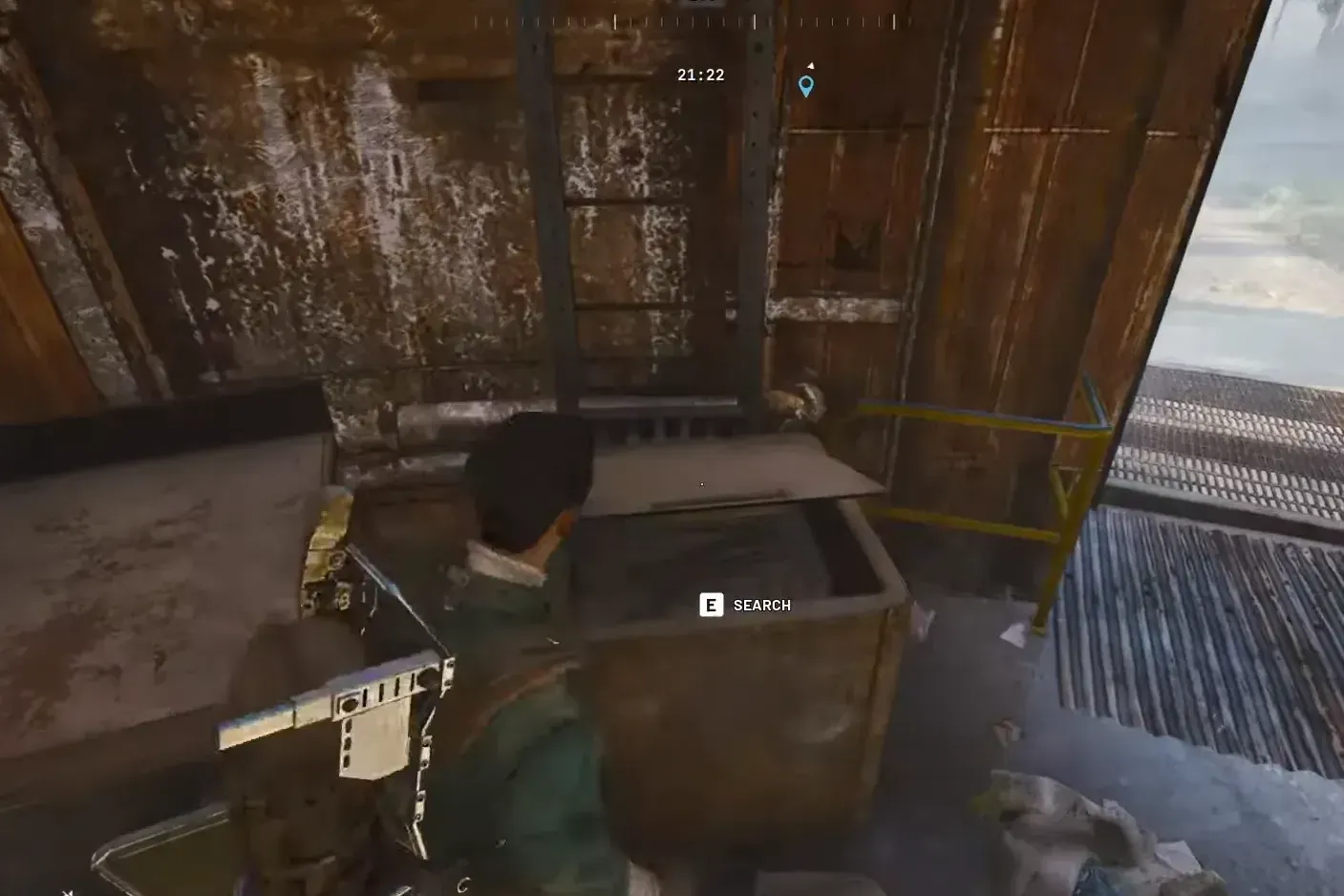
Task: Select the bright center tick on the compass
Action: click(x=614, y=21)
